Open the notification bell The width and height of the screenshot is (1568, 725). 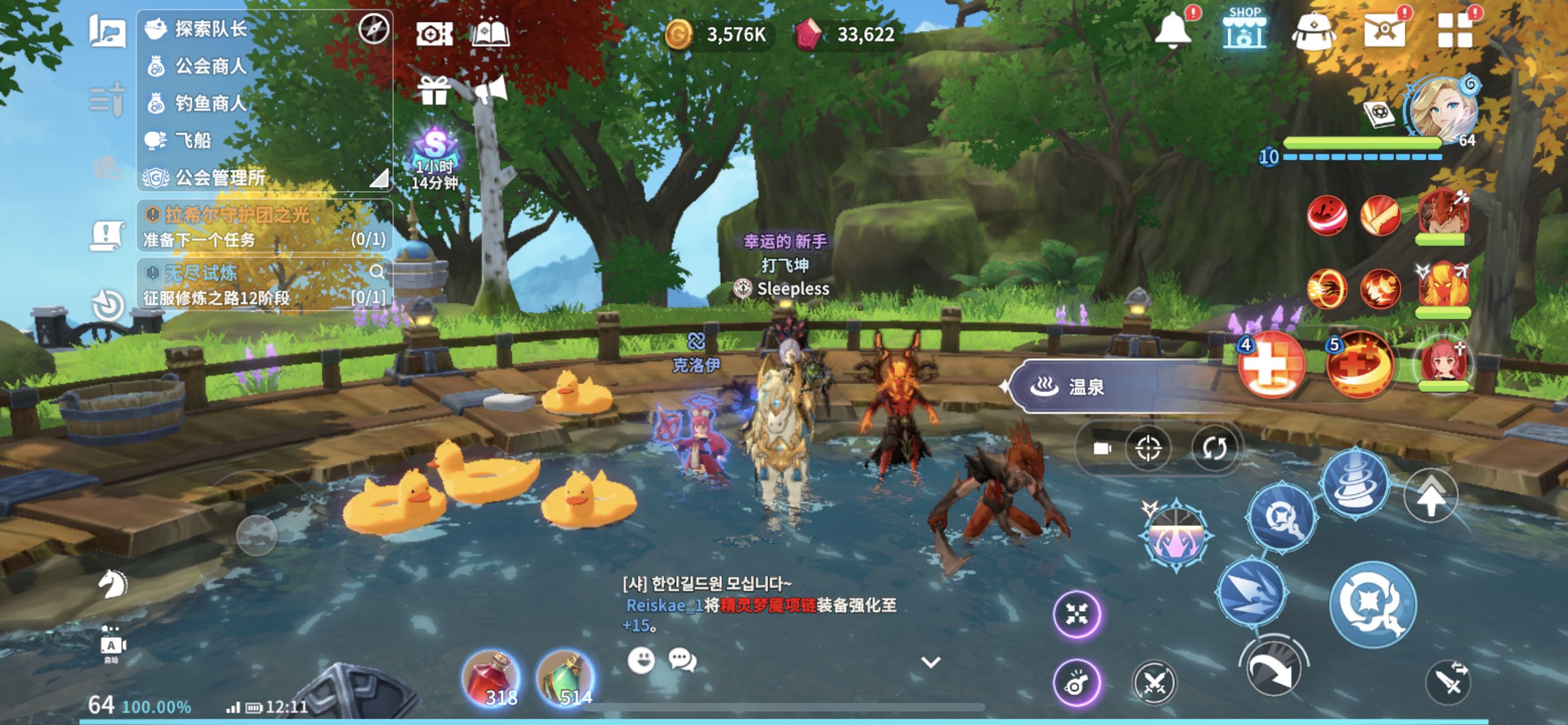point(1173,29)
